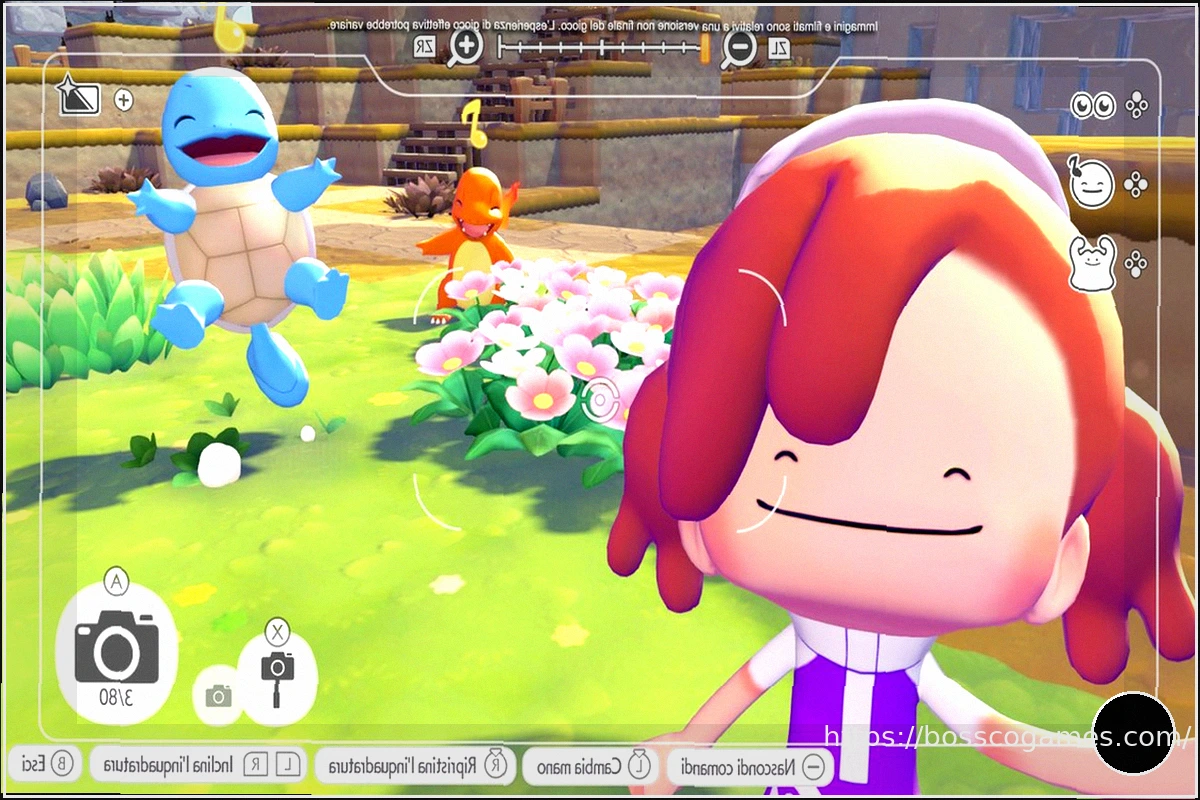Click the zoom slider track
The height and width of the screenshot is (800, 1200).
(x=601, y=46)
